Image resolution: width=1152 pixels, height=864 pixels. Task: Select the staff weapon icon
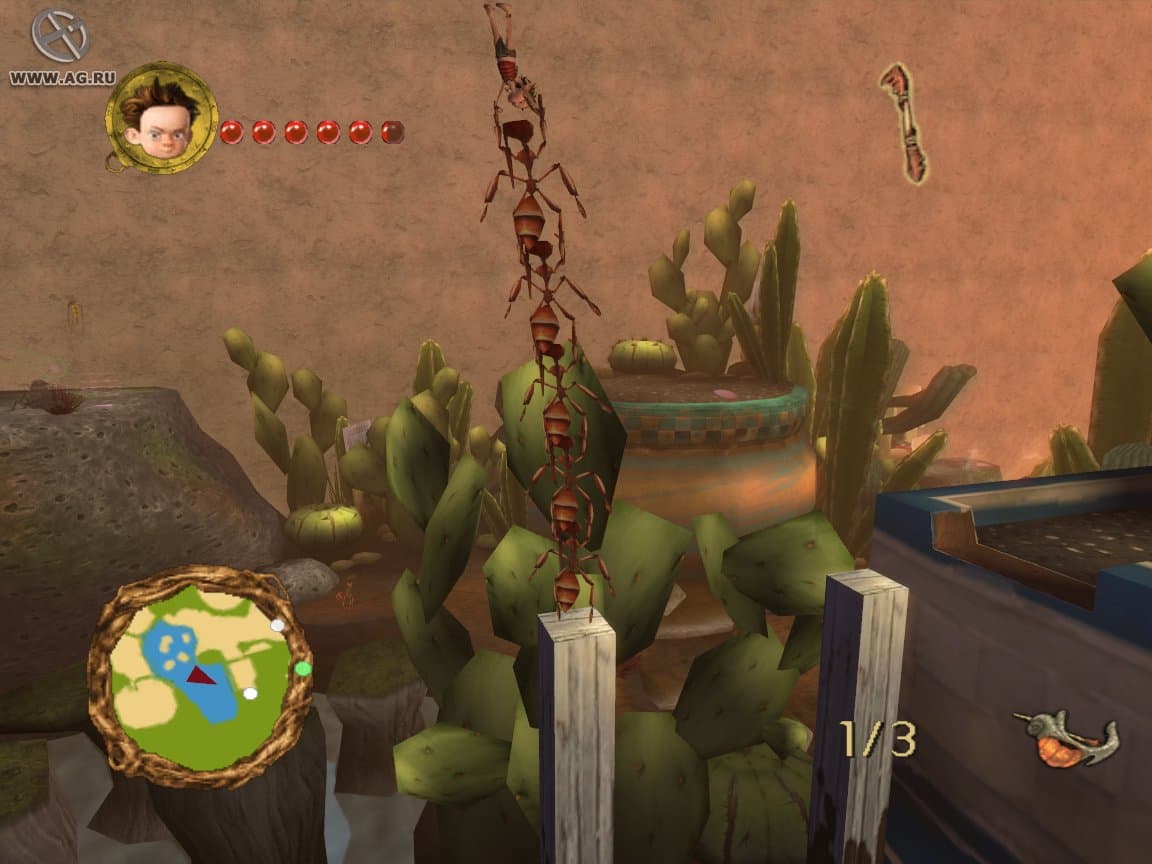pyautogui.click(x=904, y=122)
